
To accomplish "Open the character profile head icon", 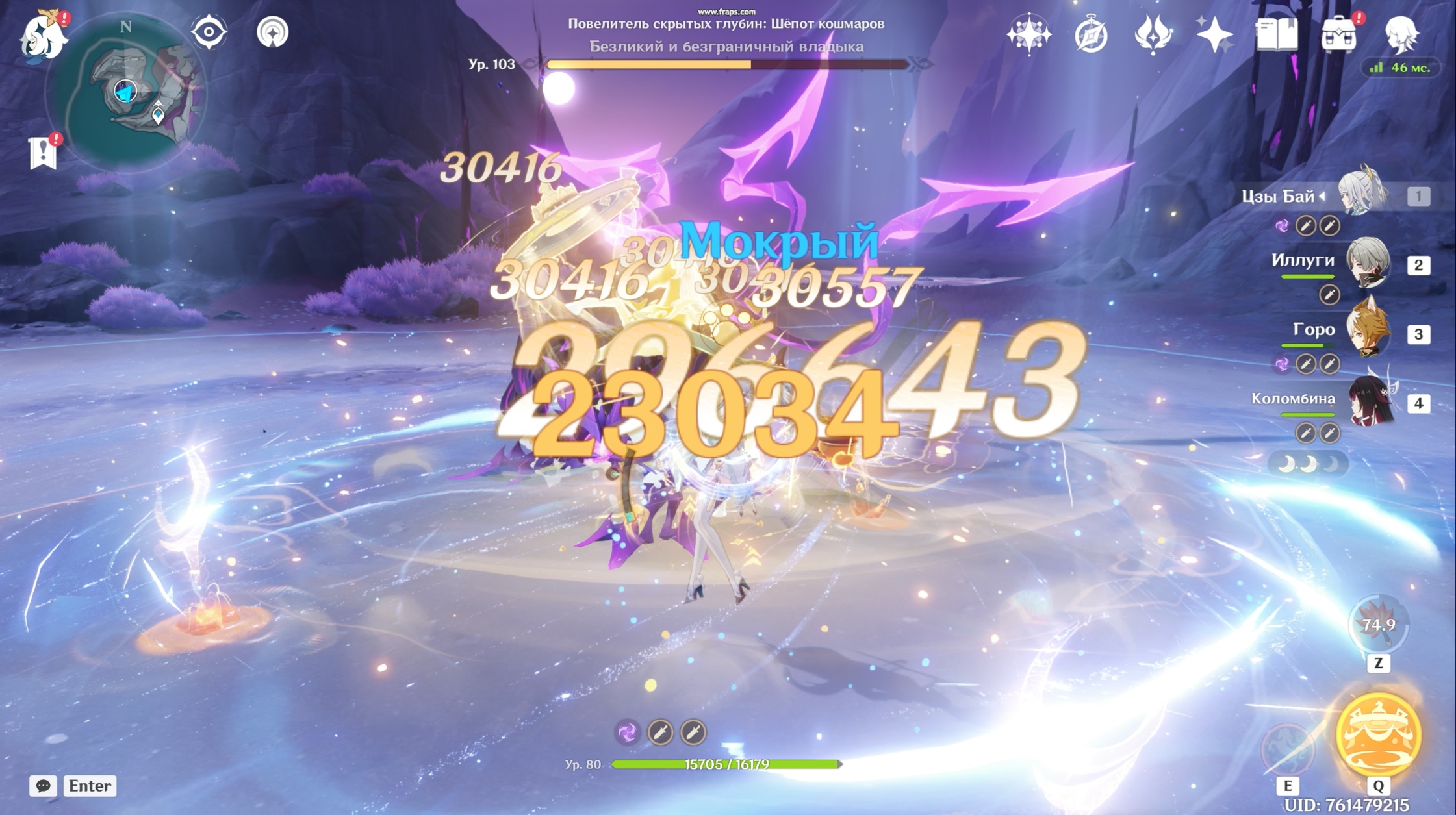I will [1401, 34].
